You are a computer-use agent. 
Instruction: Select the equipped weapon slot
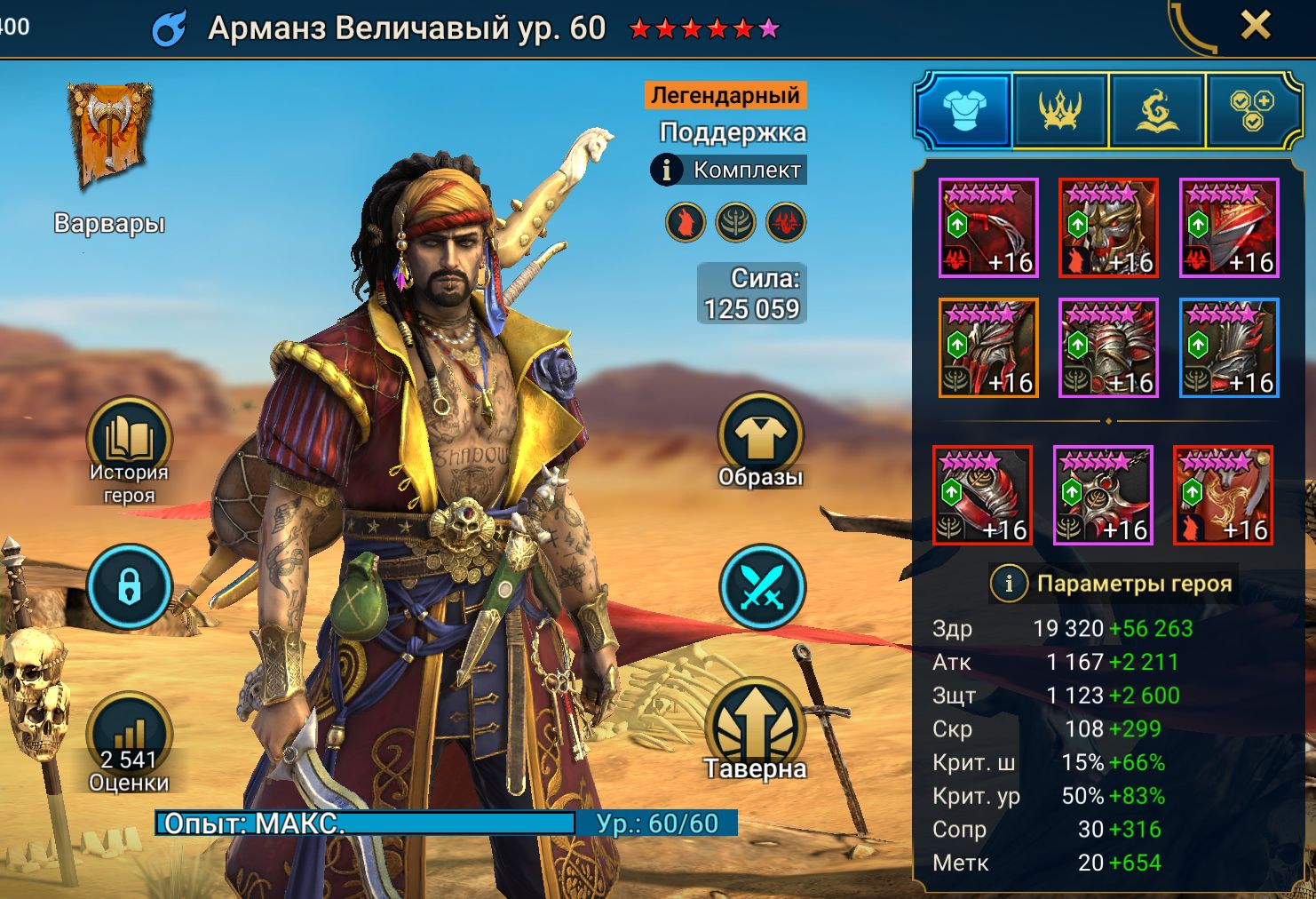[x=988, y=227]
